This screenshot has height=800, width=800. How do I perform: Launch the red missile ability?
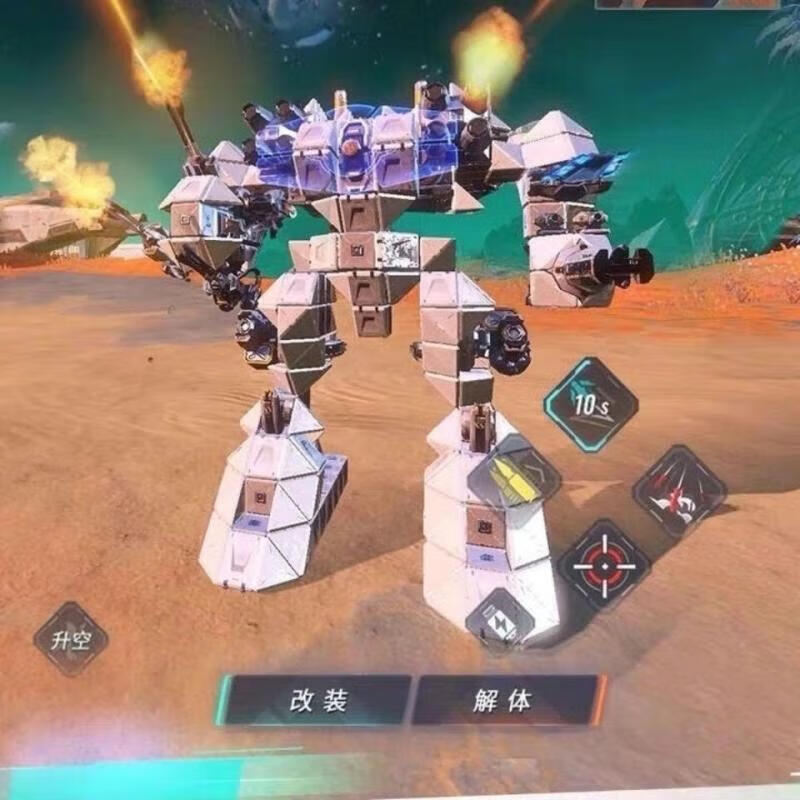(x=679, y=491)
